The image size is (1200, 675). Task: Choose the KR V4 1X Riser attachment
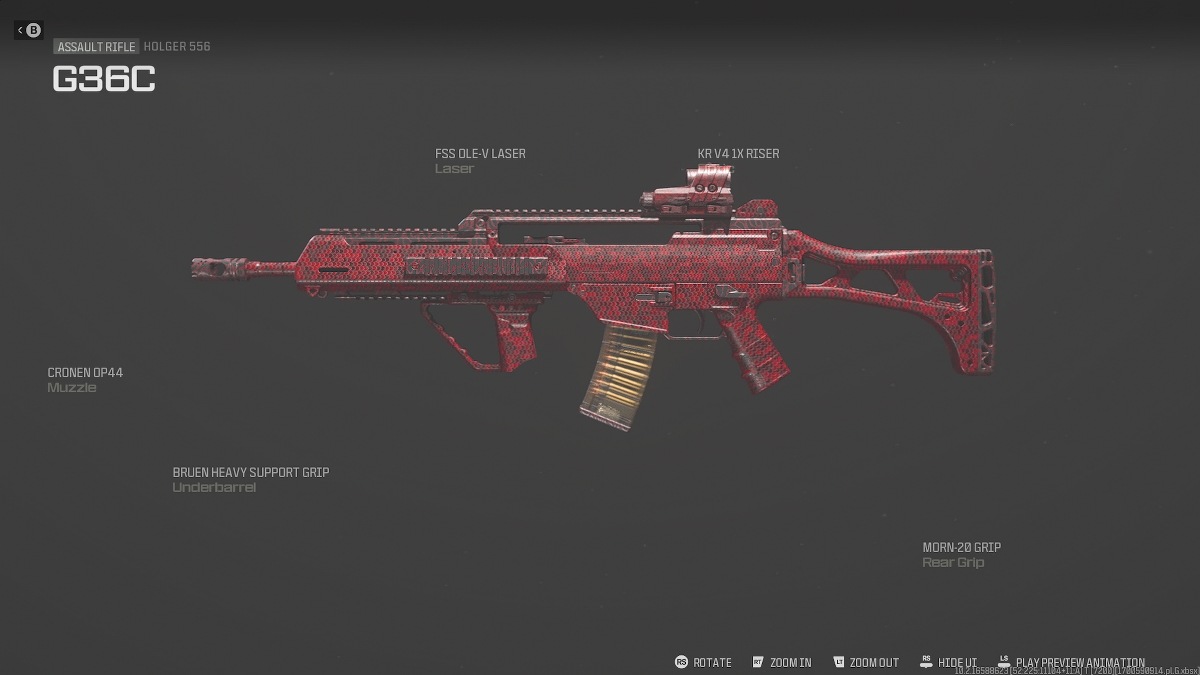click(738, 154)
